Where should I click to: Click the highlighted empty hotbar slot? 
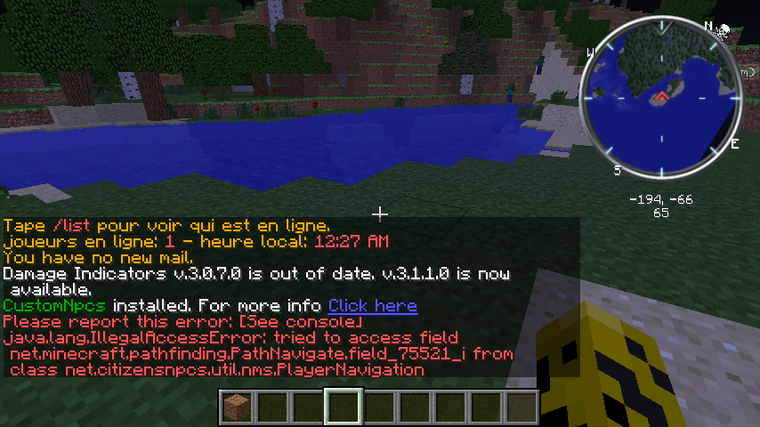click(343, 407)
